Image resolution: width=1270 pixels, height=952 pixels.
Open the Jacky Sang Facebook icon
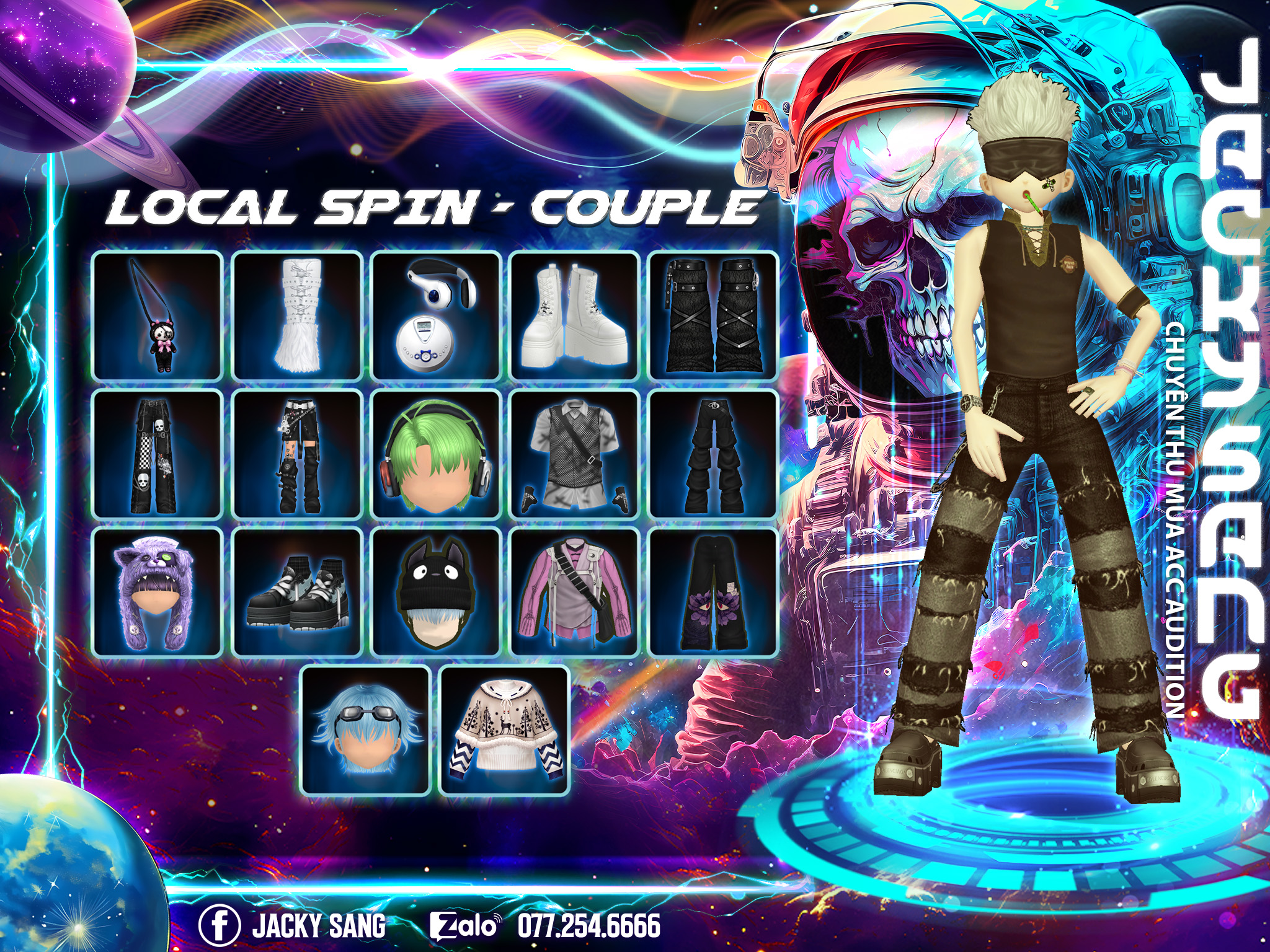coord(219,925)
